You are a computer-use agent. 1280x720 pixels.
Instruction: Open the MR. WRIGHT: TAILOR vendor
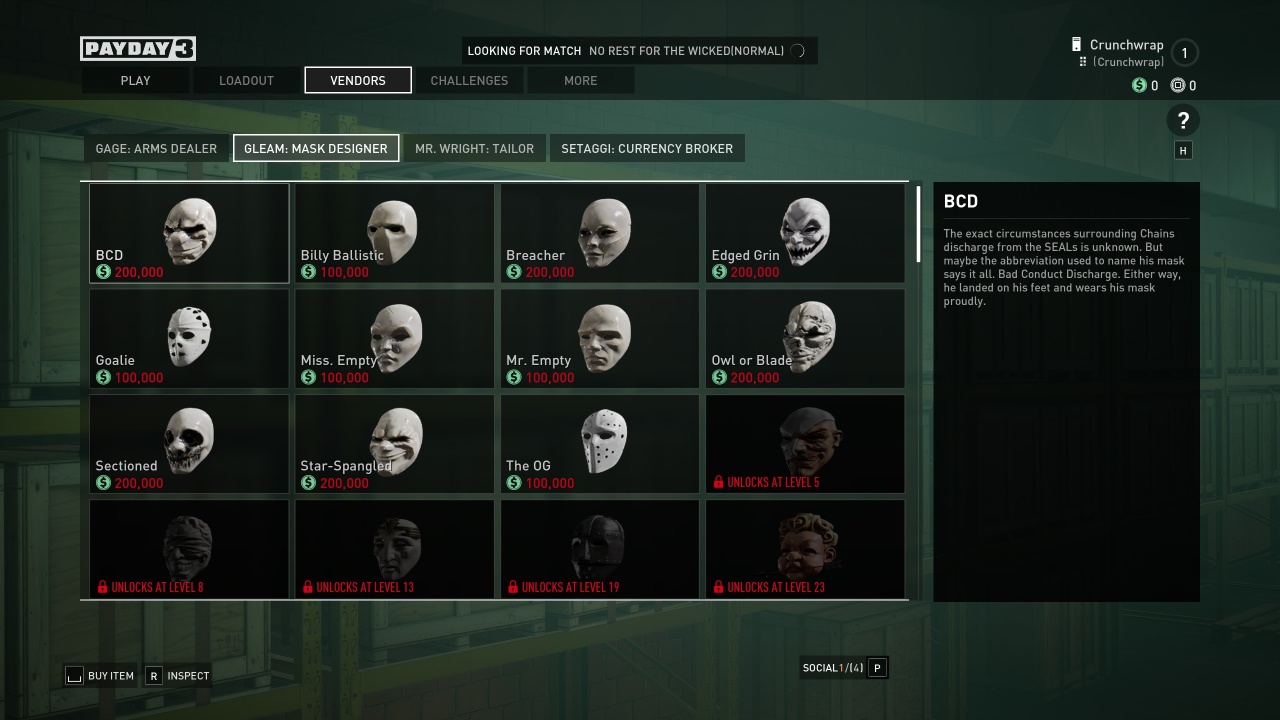click(x=474, y=148)
